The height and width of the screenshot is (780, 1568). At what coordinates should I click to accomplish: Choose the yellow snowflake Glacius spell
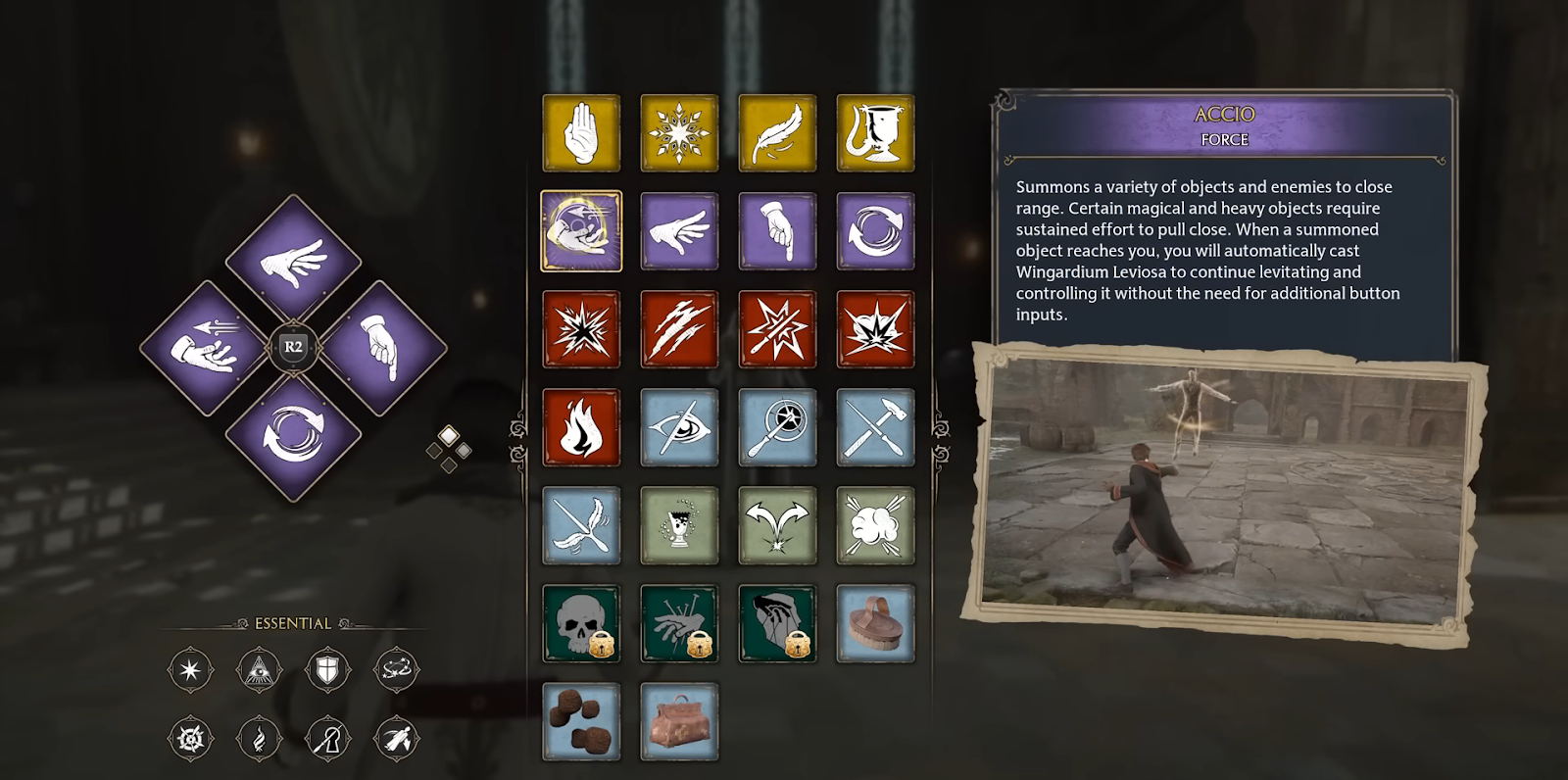tap(679, 133)
